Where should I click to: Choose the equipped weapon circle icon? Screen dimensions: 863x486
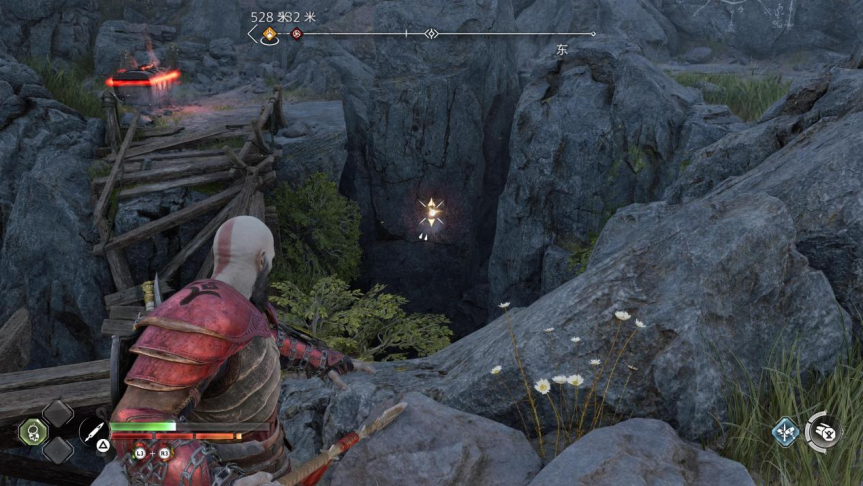tap(93, 432)
